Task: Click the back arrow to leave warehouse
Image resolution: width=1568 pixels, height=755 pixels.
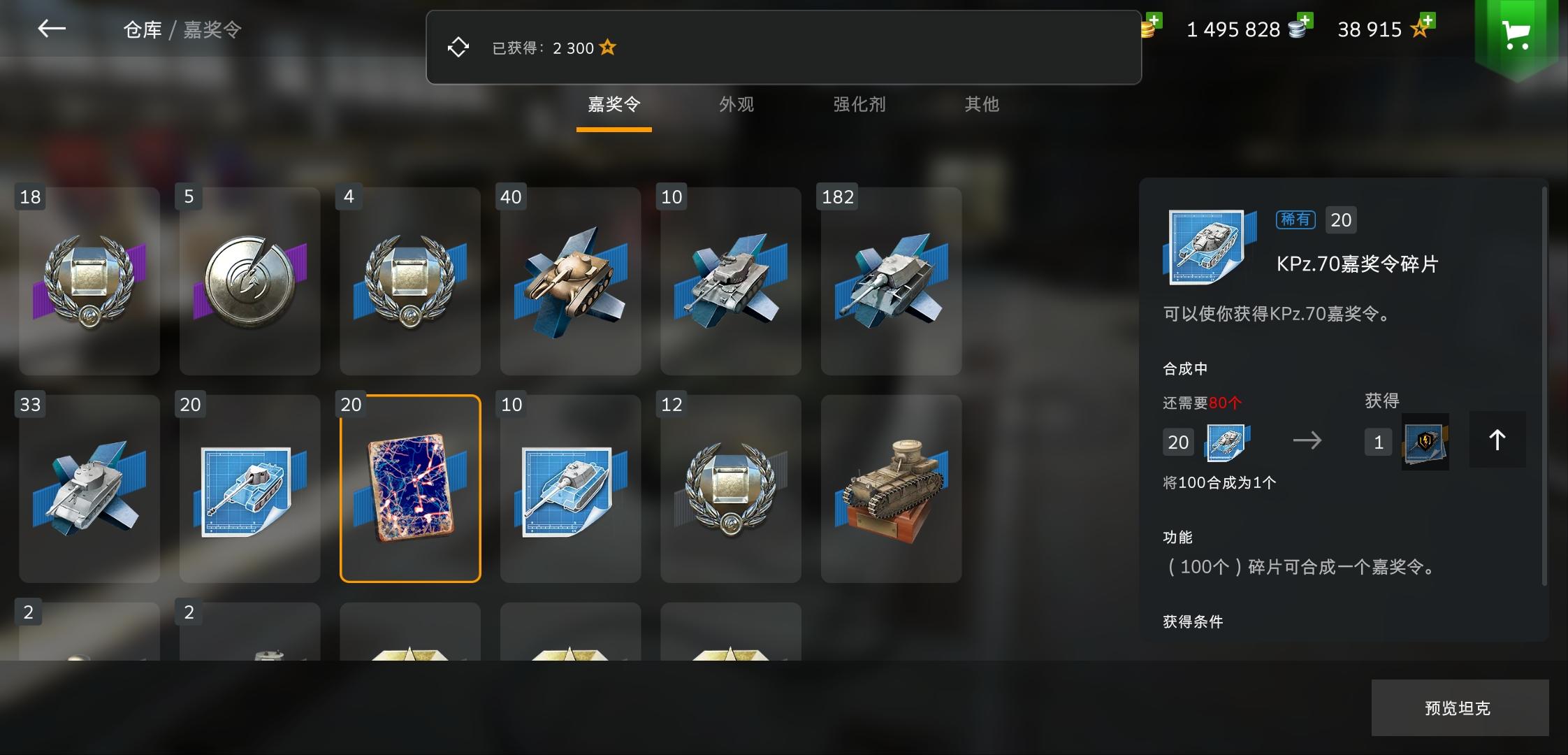Action: click(51, 29)
